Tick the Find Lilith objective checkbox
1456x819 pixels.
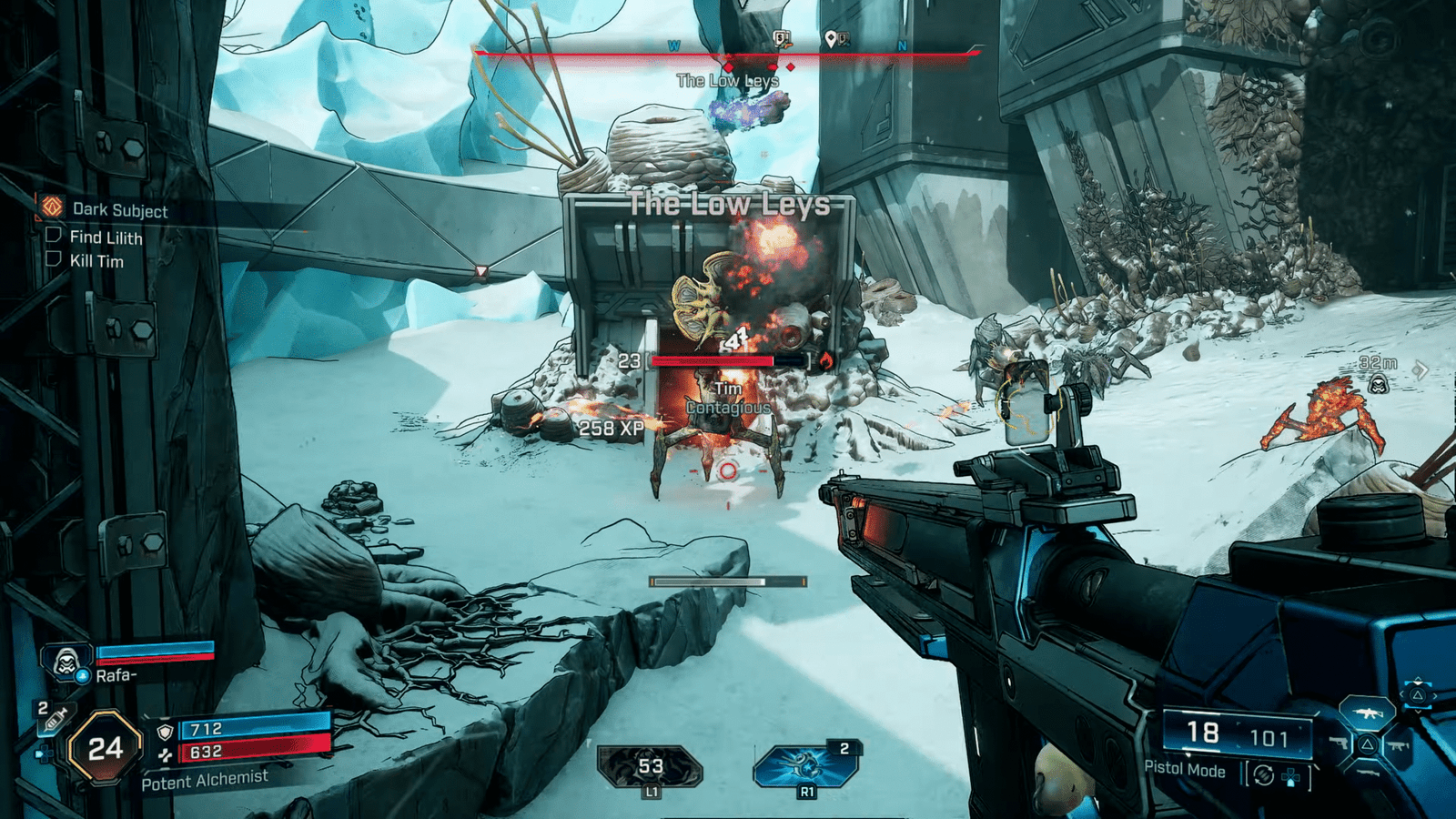coord(54,236)
